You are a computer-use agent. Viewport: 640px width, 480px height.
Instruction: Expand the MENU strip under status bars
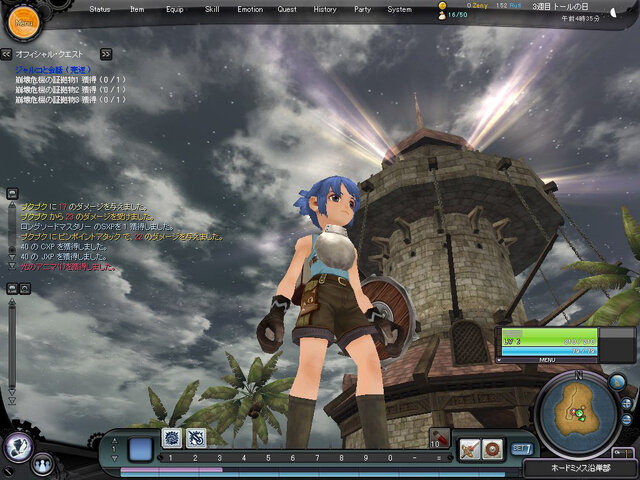(548, 360)
